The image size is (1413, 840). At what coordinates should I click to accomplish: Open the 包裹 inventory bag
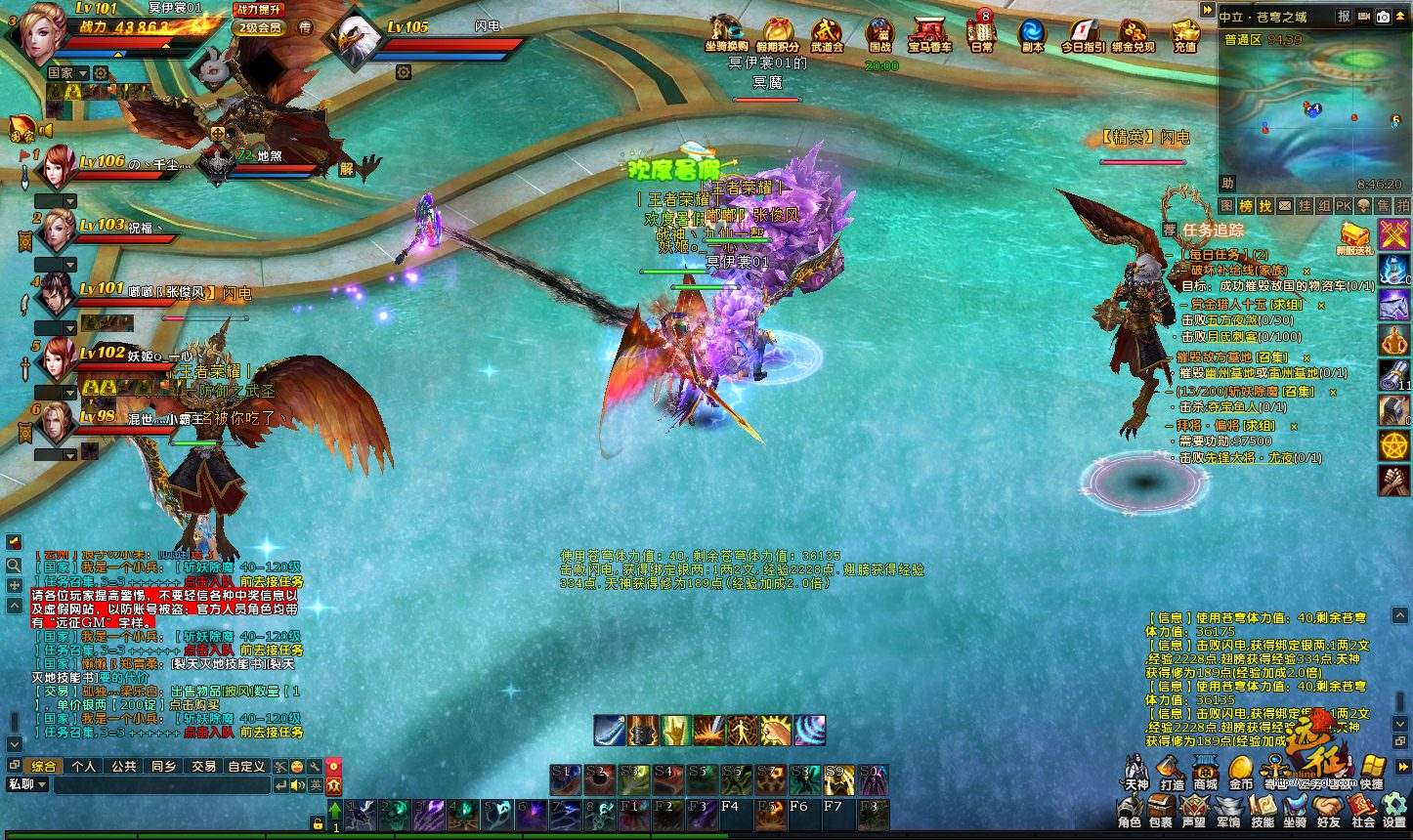[1161, 811]
